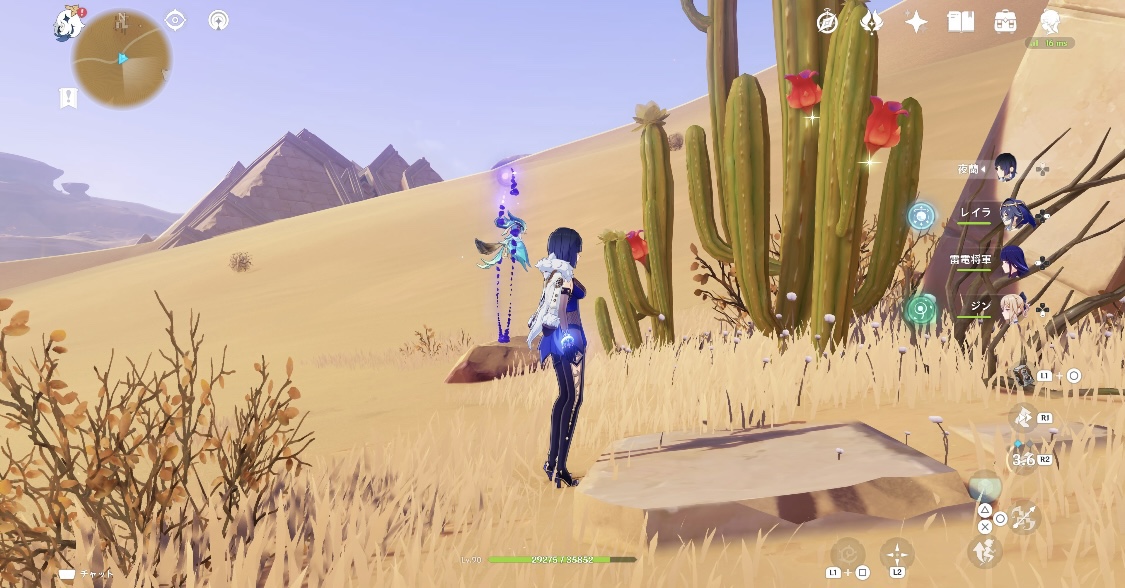Open the Paimon menu
1125x588 pixels.
tap(68, 24)
